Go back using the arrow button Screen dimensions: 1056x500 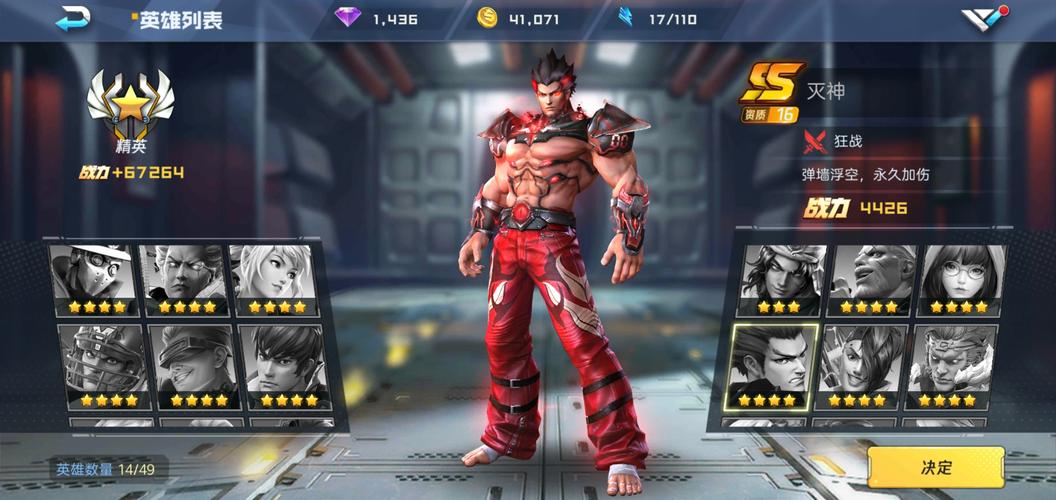coord(72,19)
